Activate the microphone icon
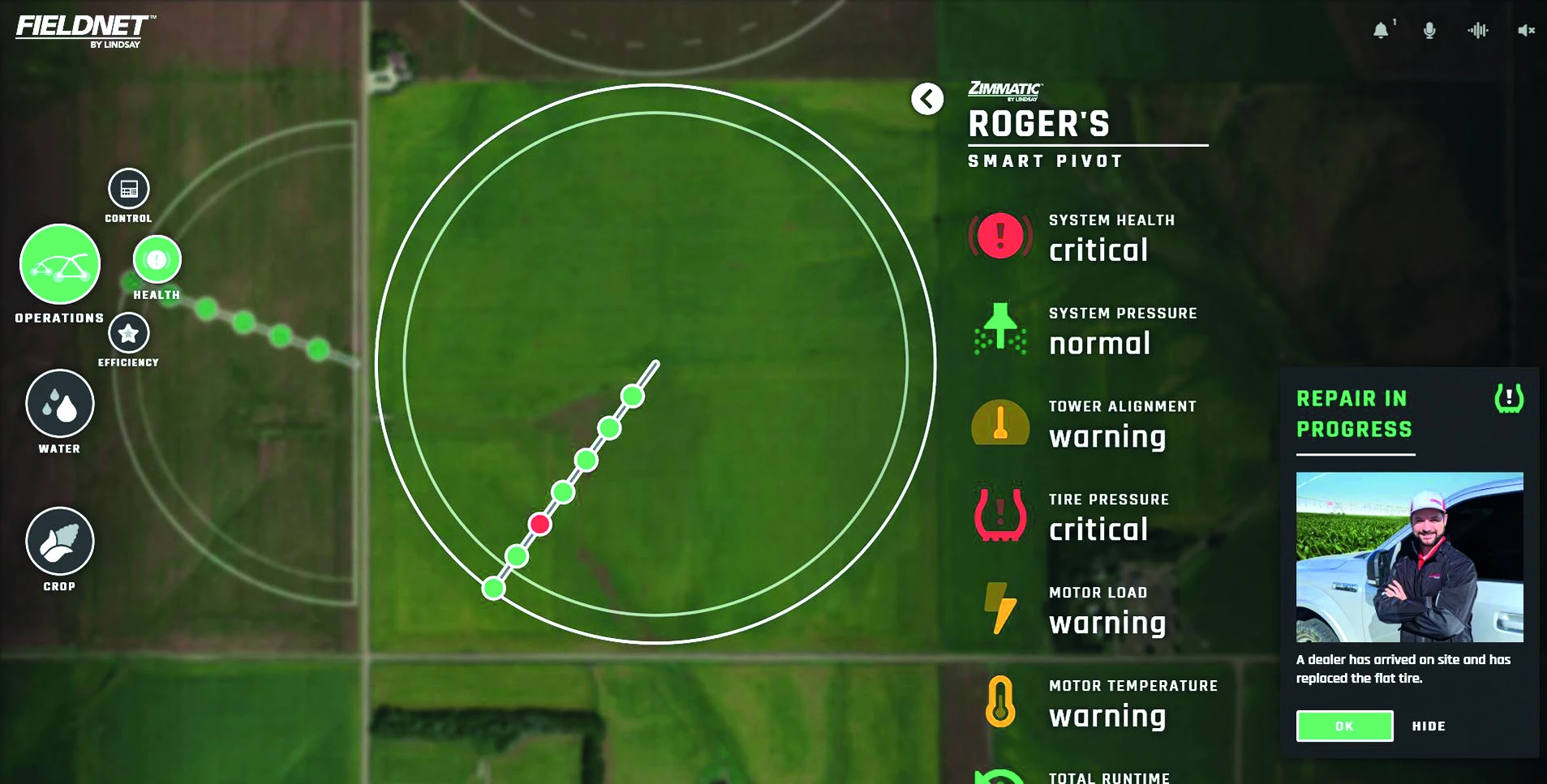 (x=1429, y=31)
